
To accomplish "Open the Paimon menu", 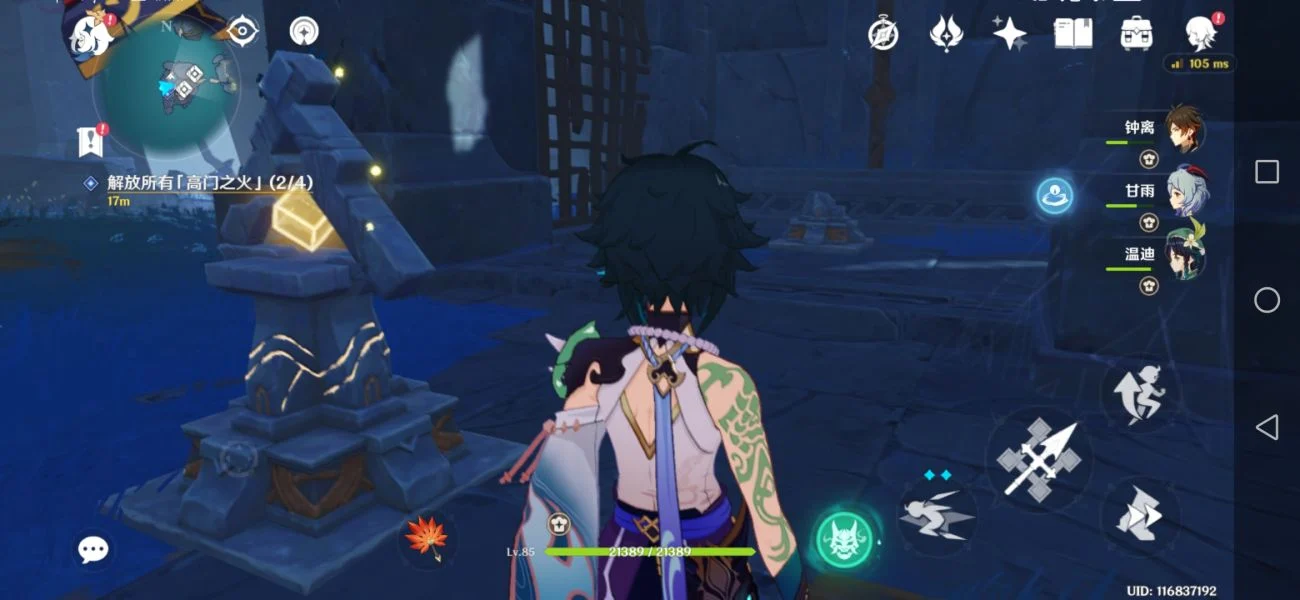I will [89, 35].
